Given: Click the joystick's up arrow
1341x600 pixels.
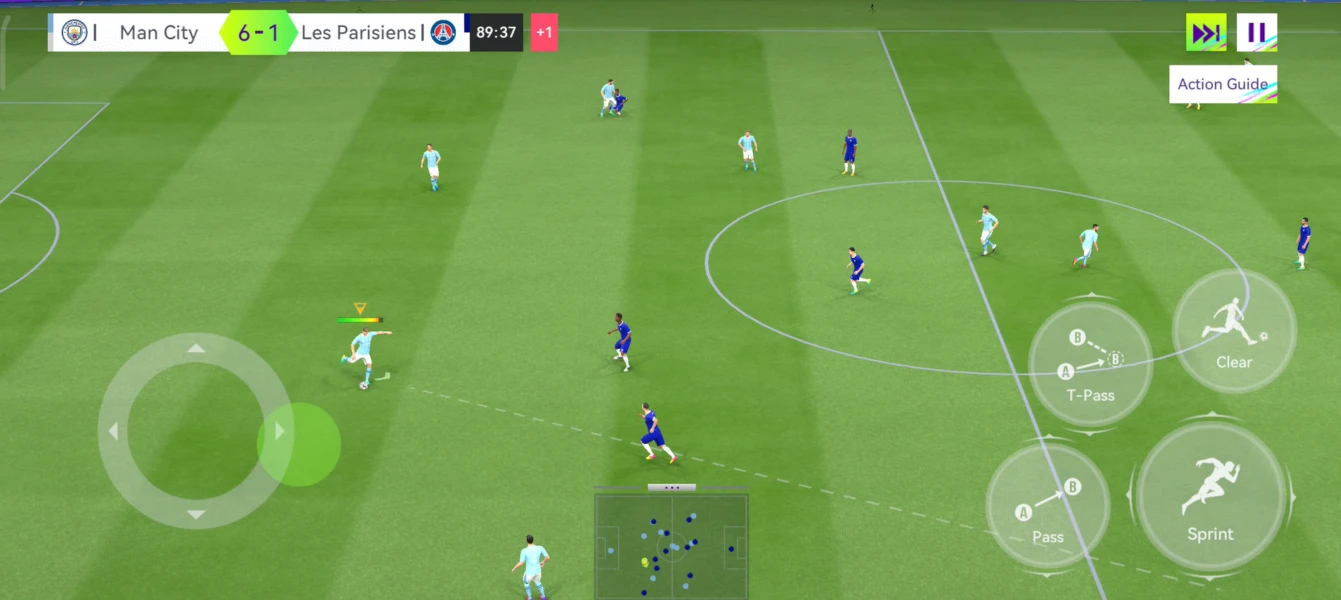Looking at the screenshot, I should pyautogui.click(x=196, y=348).
